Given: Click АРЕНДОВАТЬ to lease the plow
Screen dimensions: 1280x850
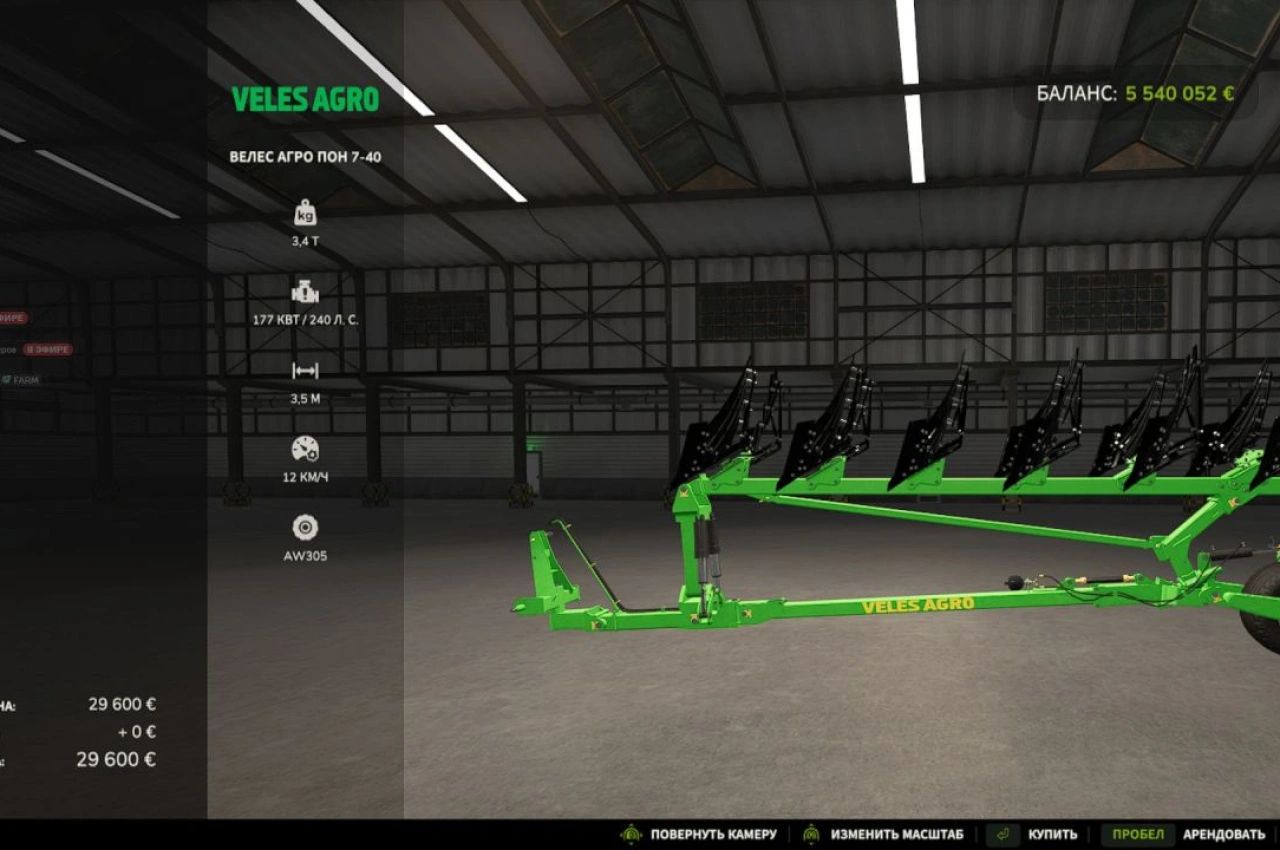Looking at the screenshot, I should [1224, 833].
